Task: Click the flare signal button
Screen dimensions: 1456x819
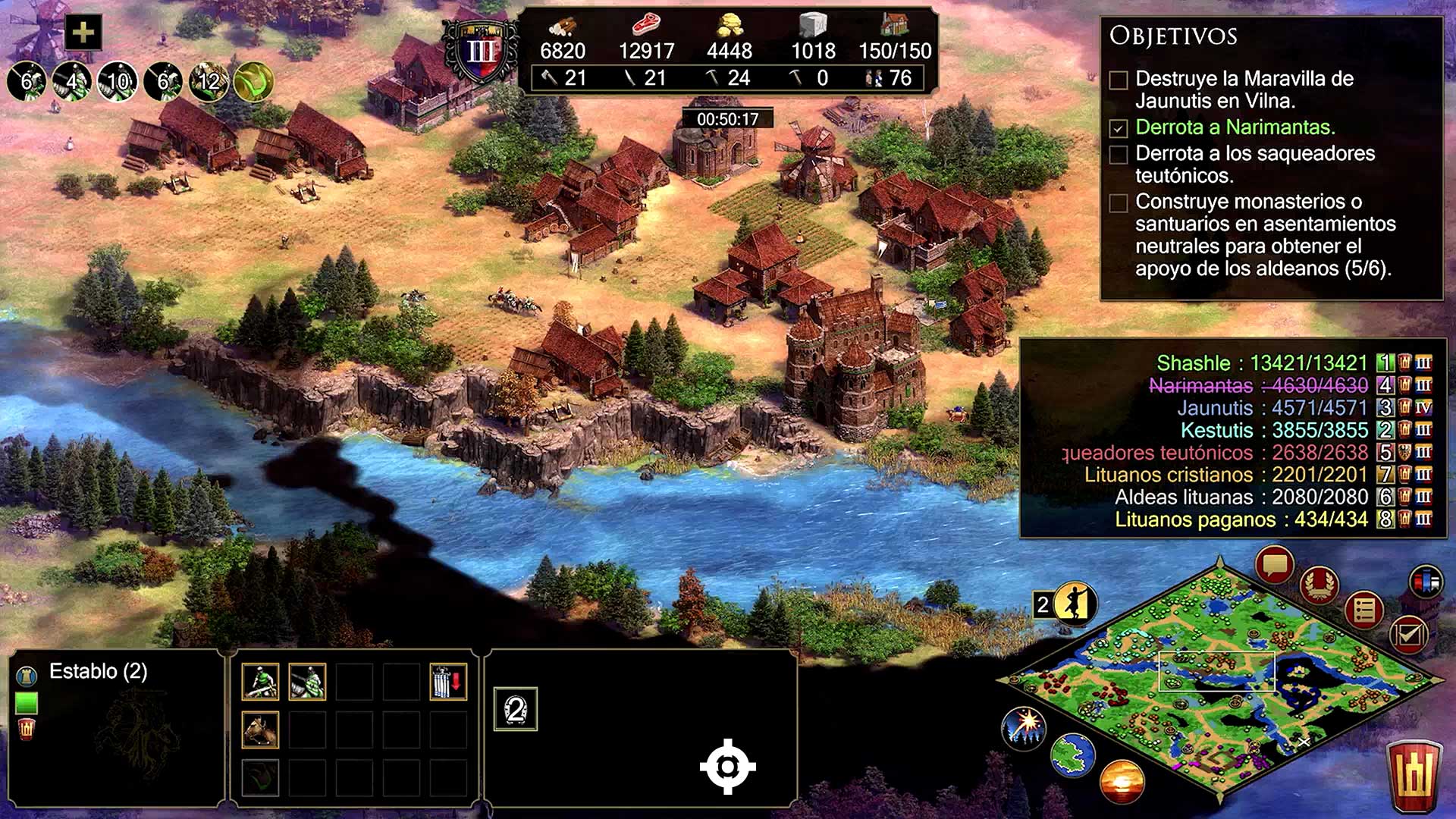Action: [x=1024, y=726]
